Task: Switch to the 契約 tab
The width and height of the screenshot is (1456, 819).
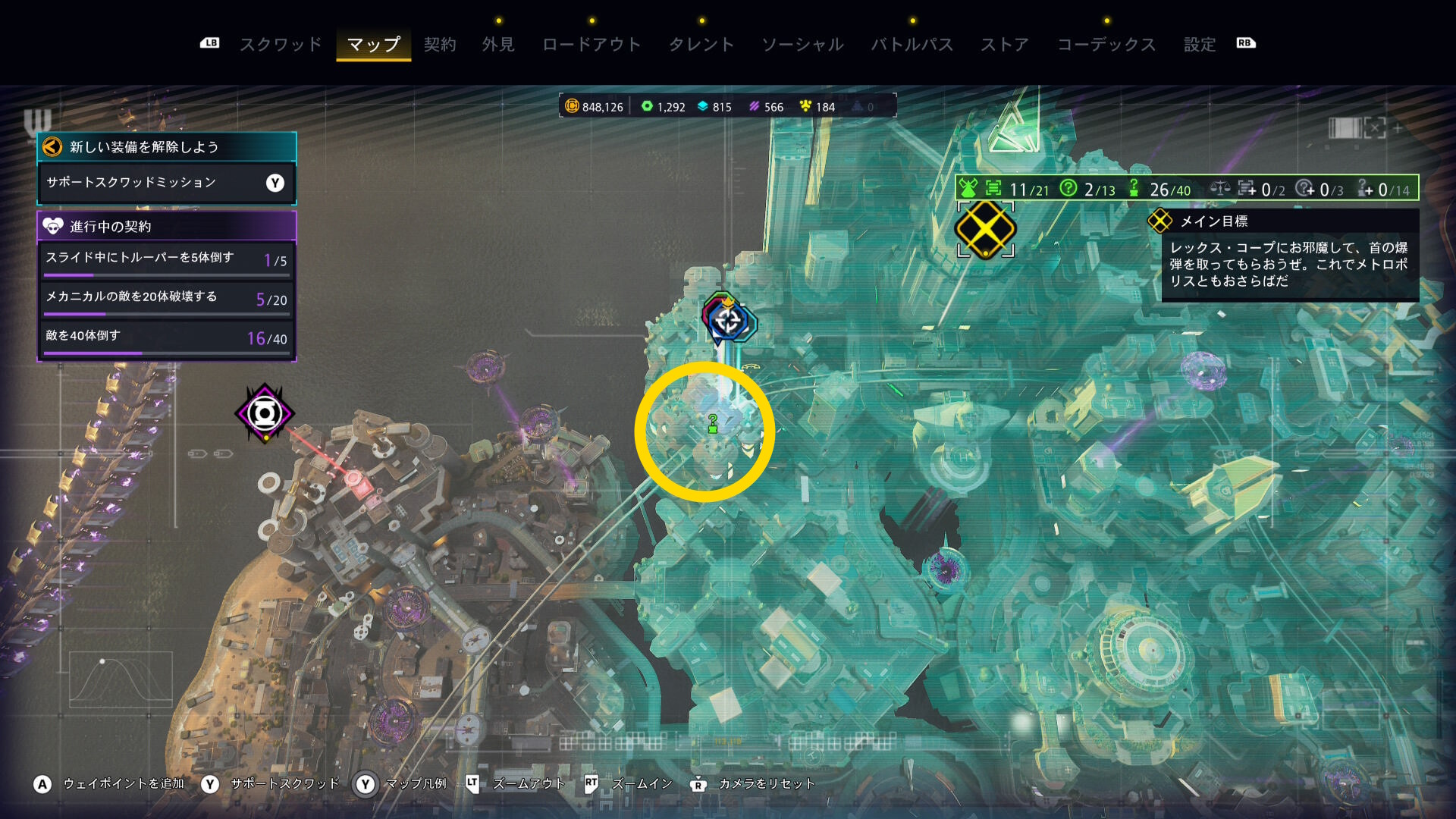Action: pos(440,45)
